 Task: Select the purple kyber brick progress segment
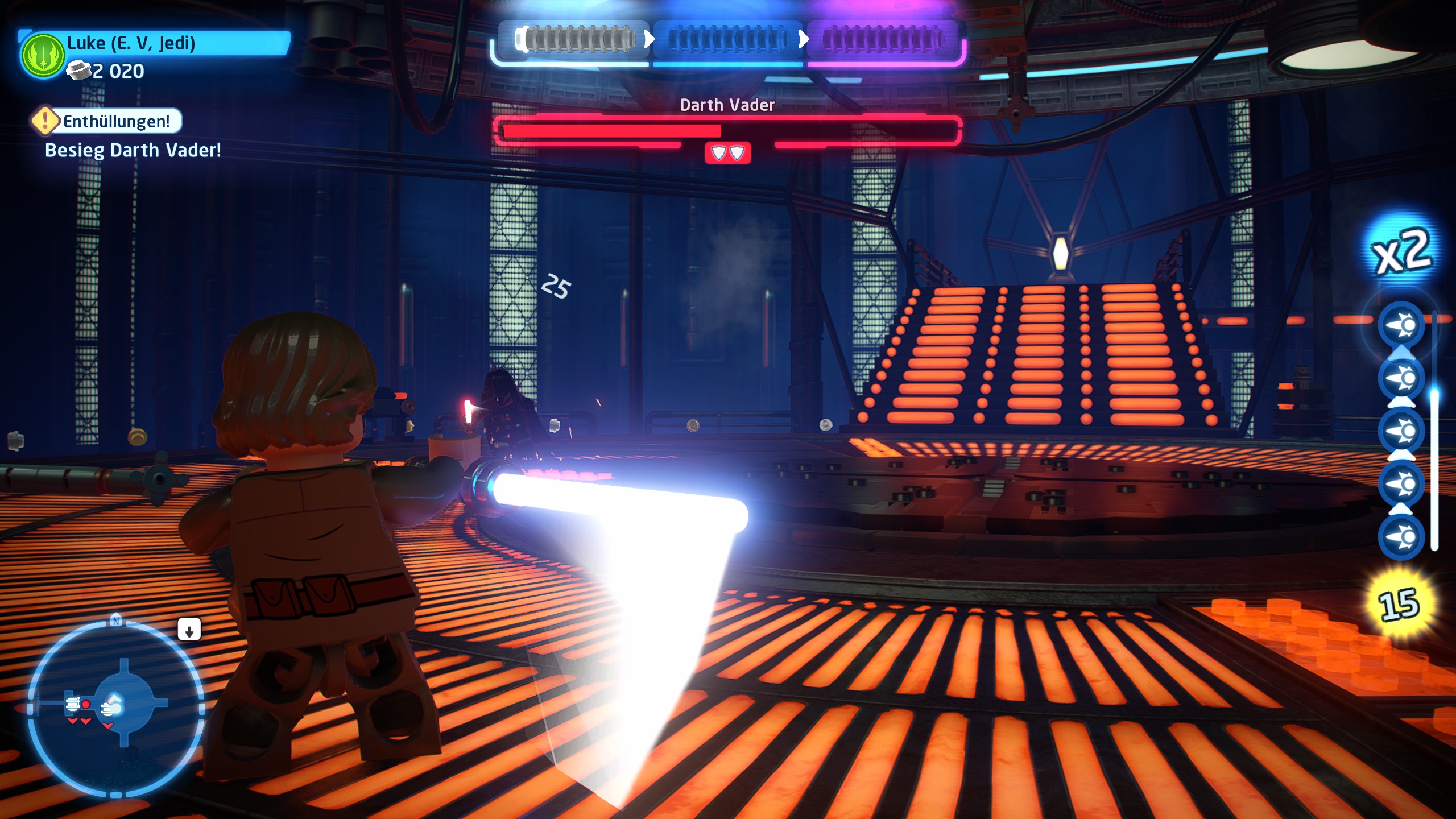[883, 40]
